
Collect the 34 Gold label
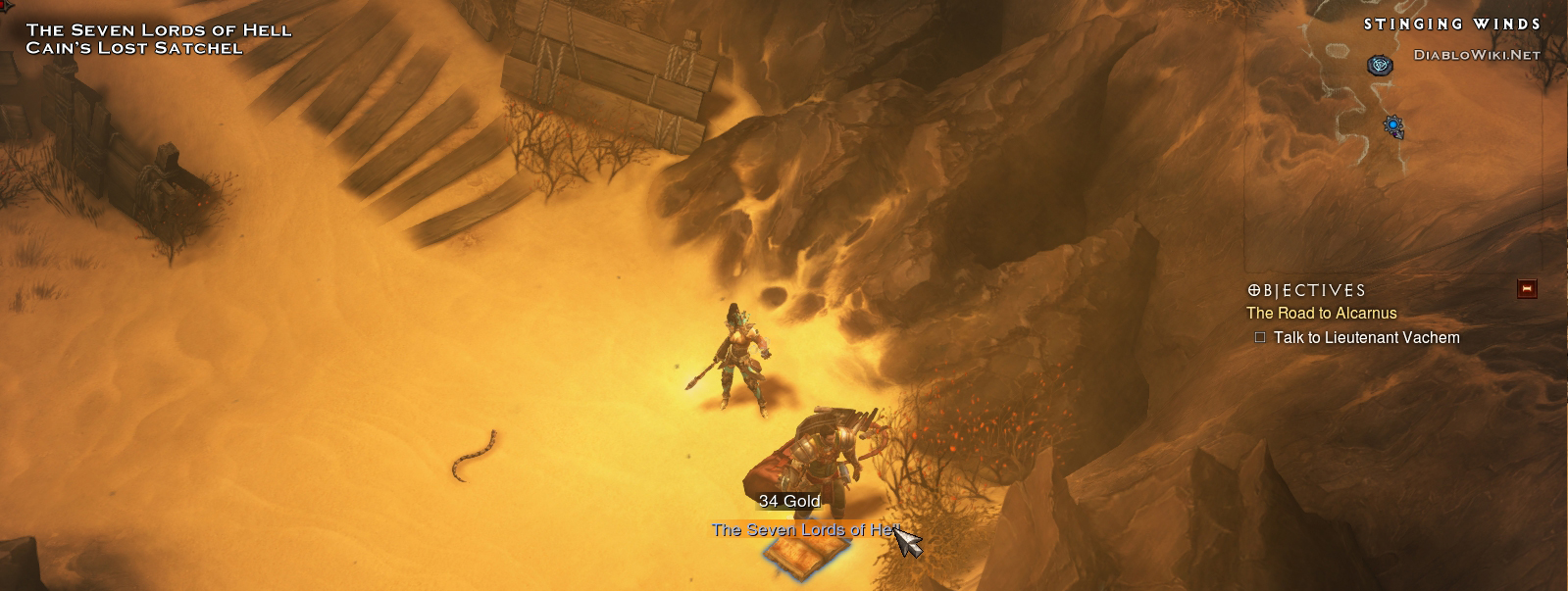pos(788,501)
